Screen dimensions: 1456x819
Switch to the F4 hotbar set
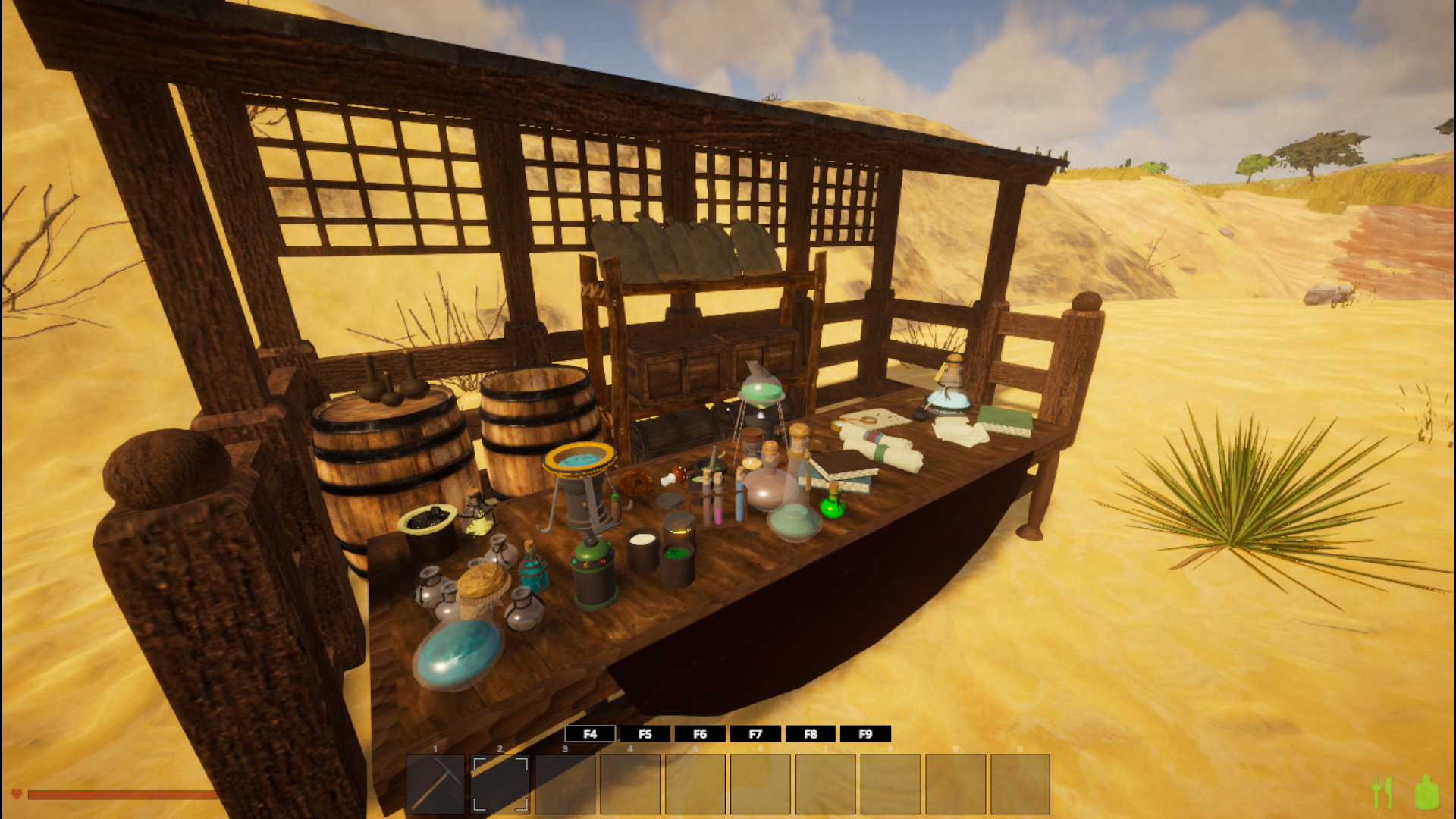pyautogui.click(x=590, y=734)
